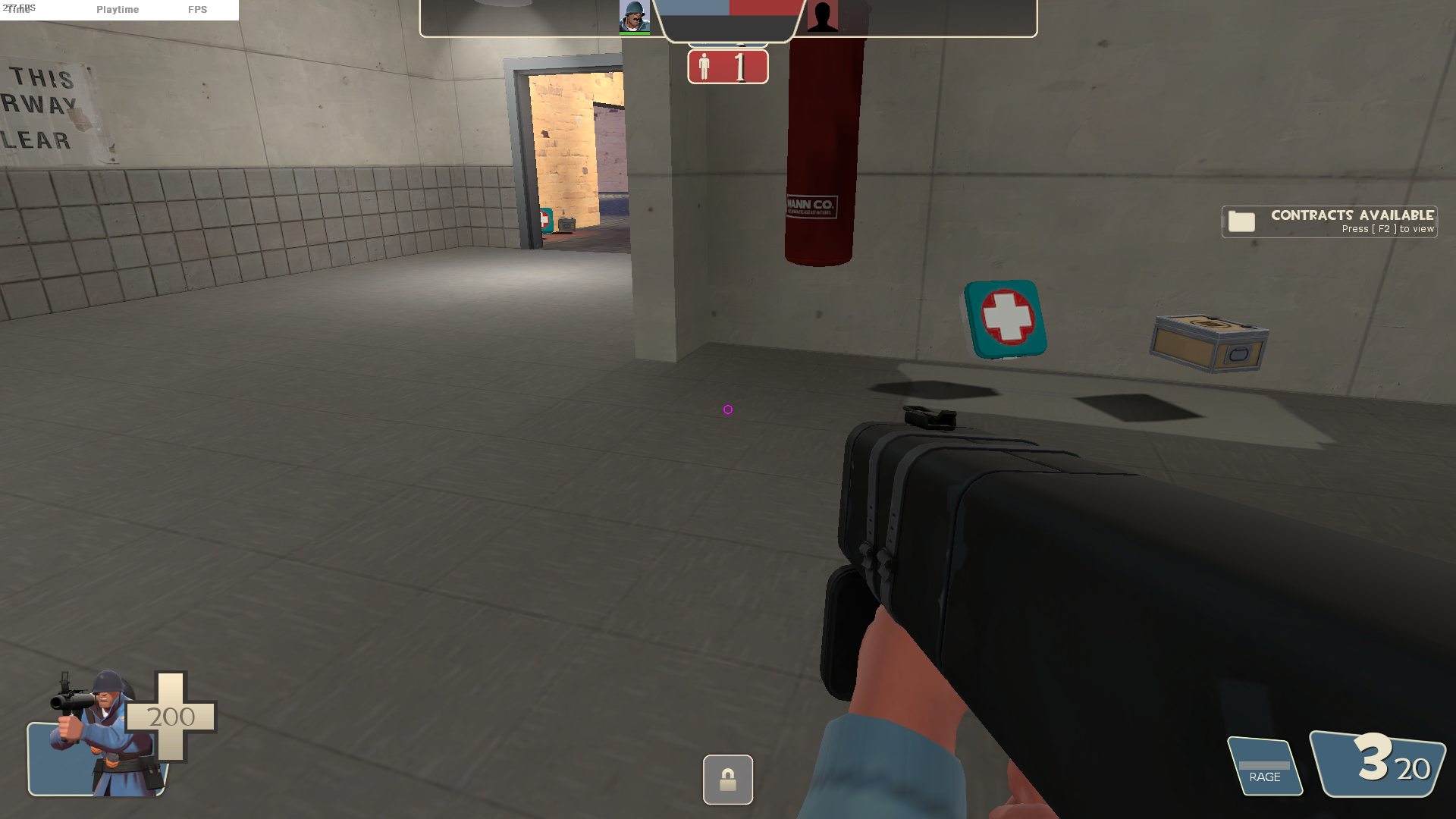The height and width of the screenshot is (819, 1456).
Task: Toggle the Playtime column in the overlay panel
Action: pos(118,10)
